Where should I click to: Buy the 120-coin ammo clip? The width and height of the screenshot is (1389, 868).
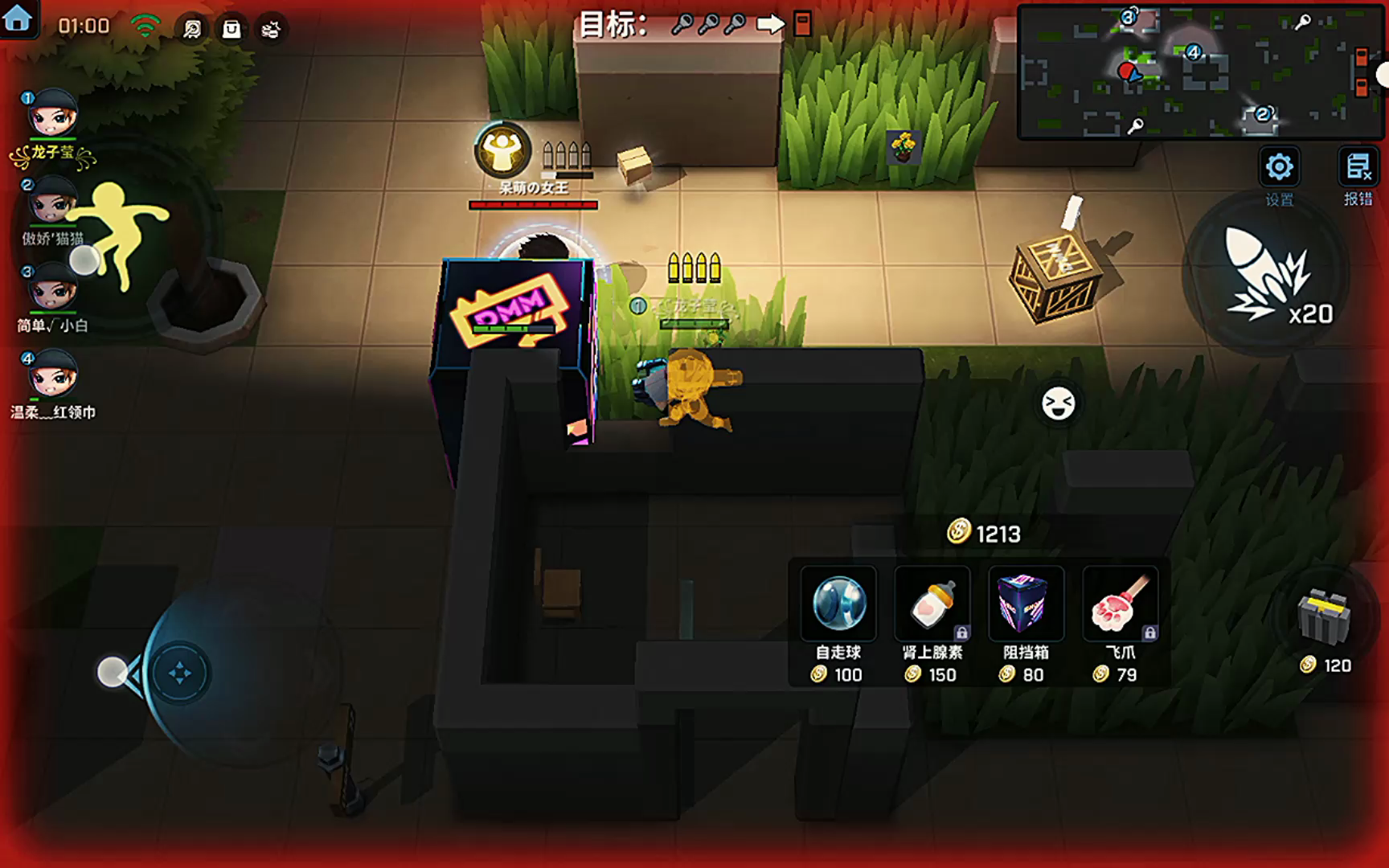tap(1325, 617)
